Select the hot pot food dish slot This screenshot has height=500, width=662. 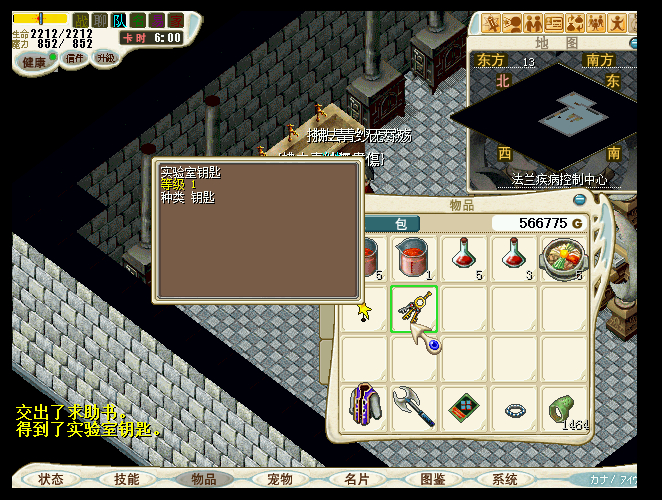coord(564,258)
